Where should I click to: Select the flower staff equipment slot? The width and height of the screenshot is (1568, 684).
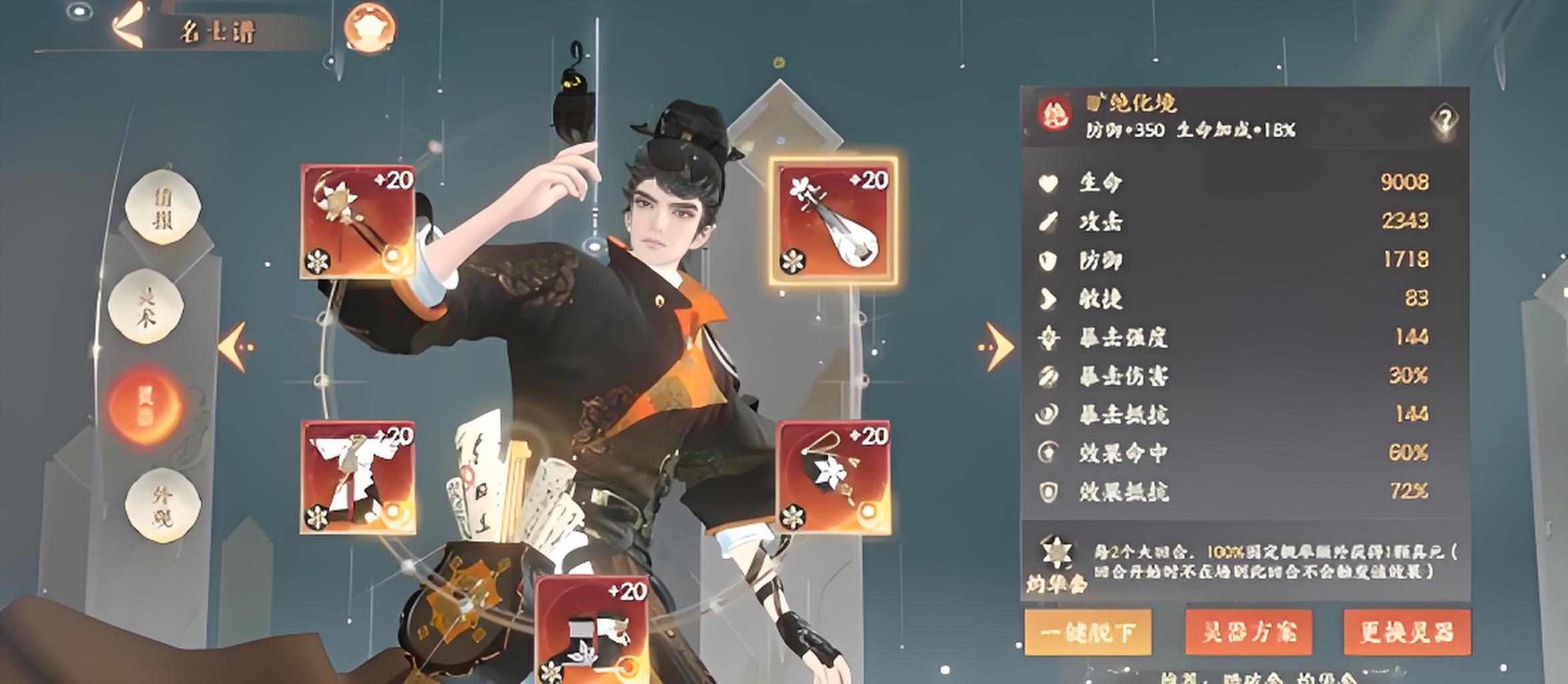point(358,222)
